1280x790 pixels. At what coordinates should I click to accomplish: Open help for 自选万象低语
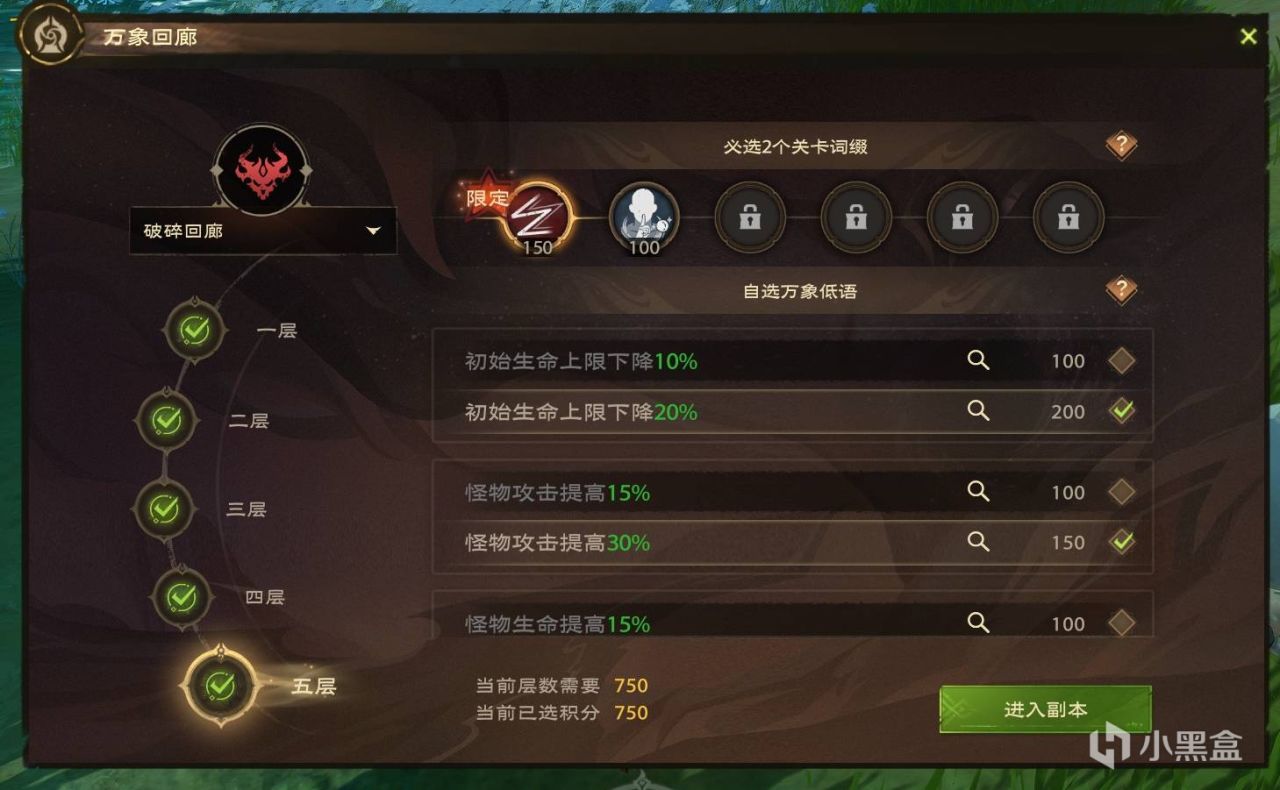(x=1121, y=290)
